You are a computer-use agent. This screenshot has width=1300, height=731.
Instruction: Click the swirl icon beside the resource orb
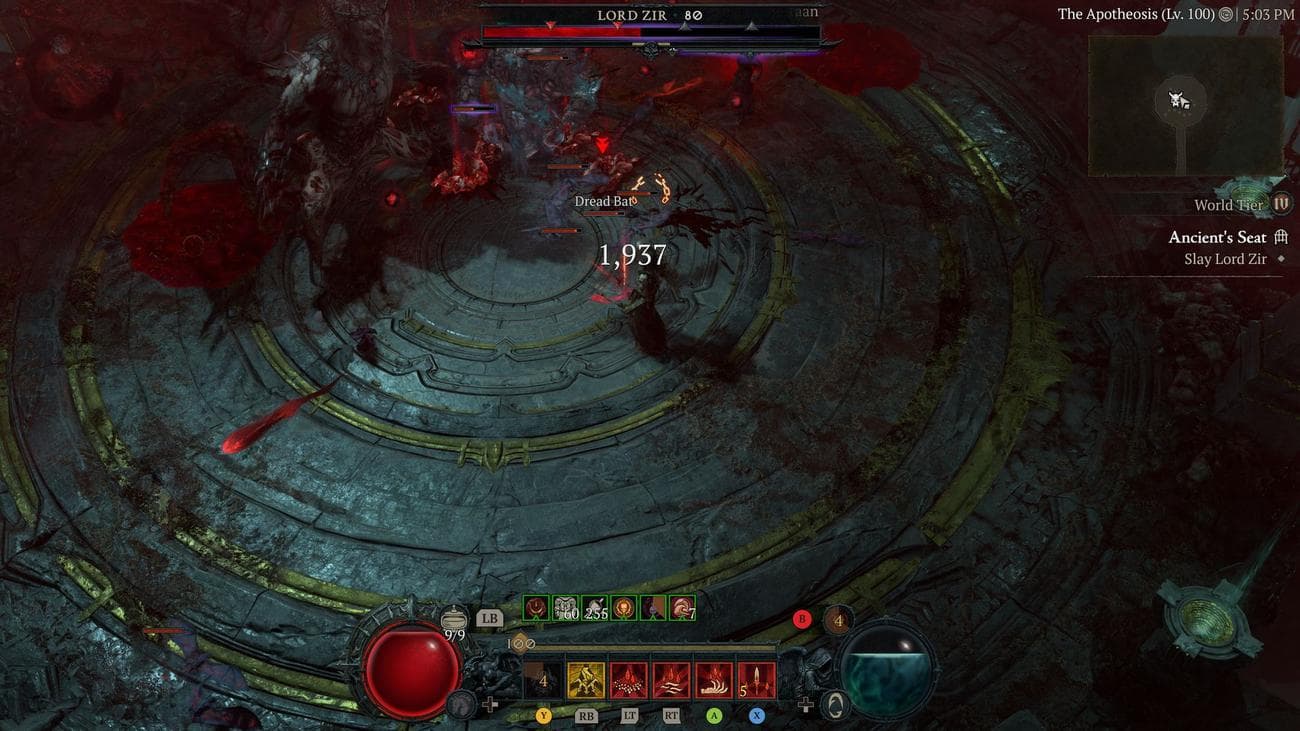pyautogui.click(x=836, y=705)
